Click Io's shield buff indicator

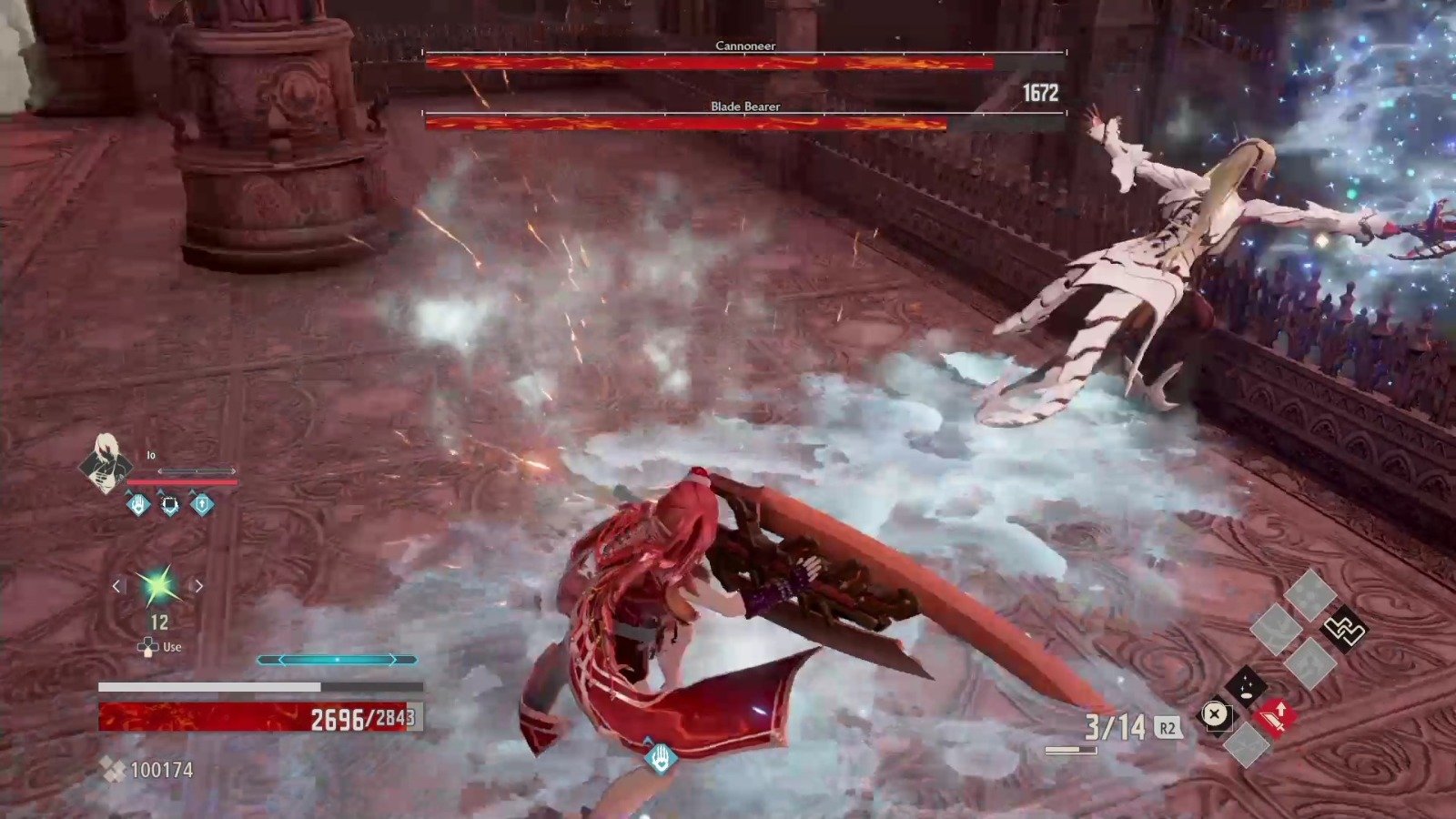point(169,506)
